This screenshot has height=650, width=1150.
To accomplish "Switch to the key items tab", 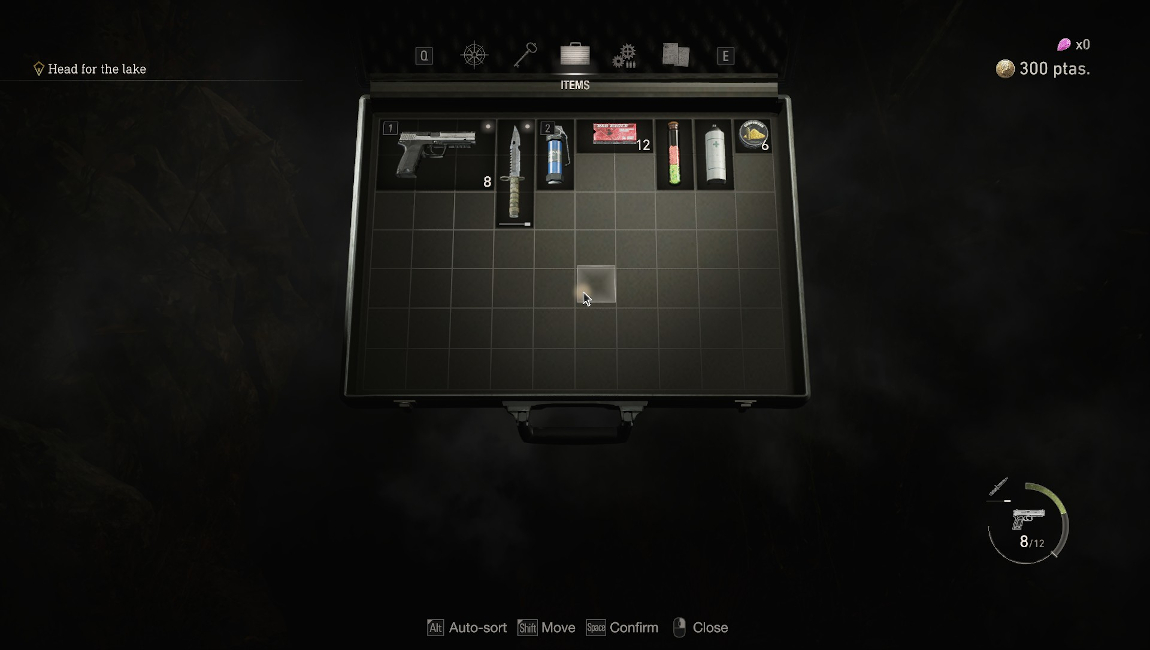I will (x=525, y=55).
